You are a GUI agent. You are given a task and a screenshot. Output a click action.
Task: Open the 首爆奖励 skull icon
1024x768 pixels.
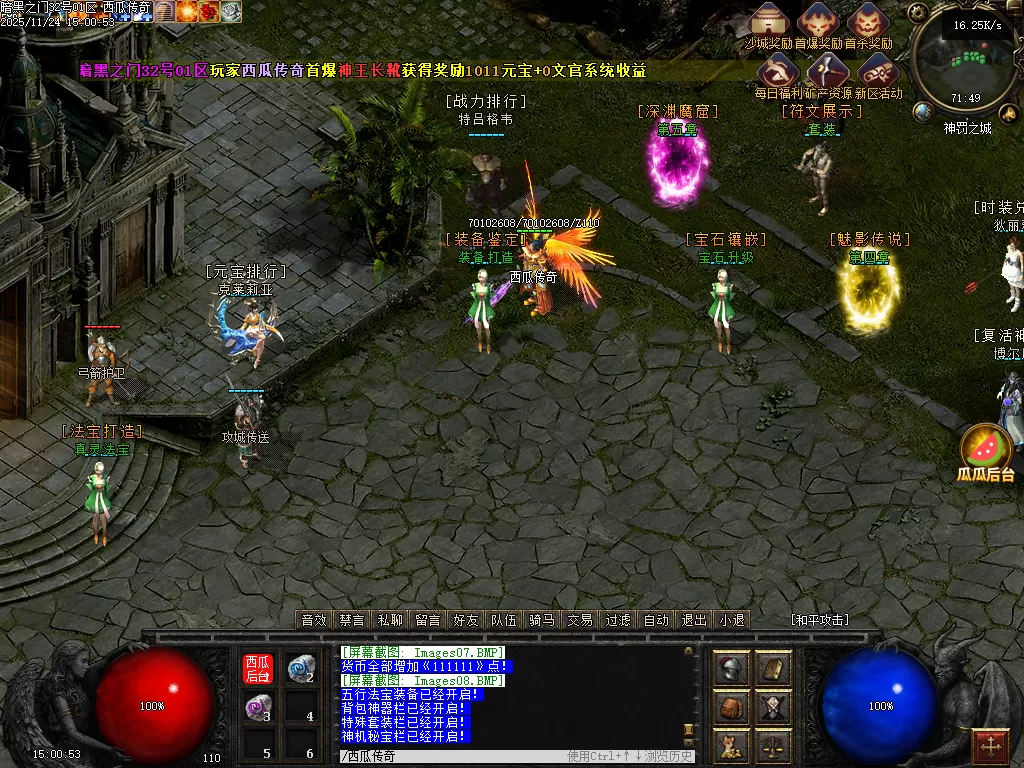[x=818, y=21]
